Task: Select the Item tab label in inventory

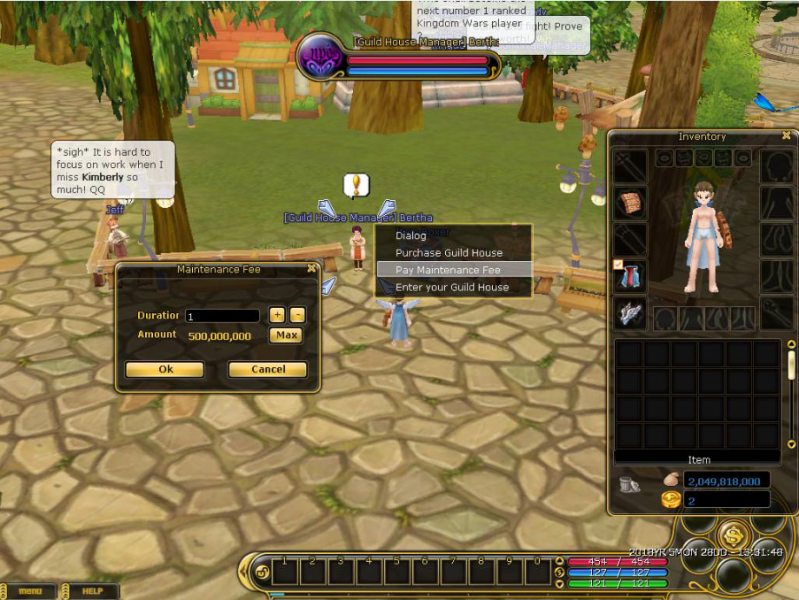Action: click(698, 460)
